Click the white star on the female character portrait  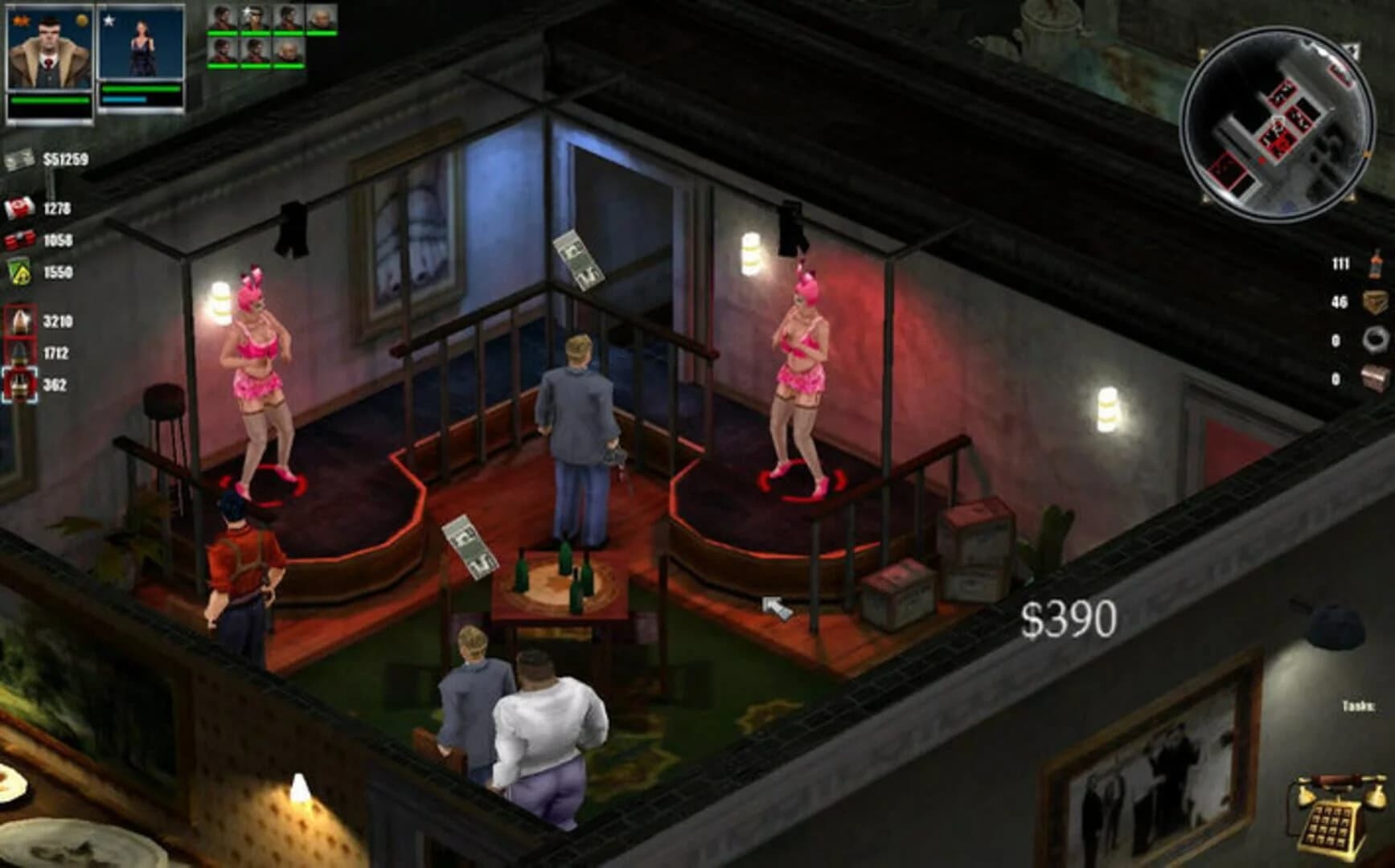tap(108, 20)
